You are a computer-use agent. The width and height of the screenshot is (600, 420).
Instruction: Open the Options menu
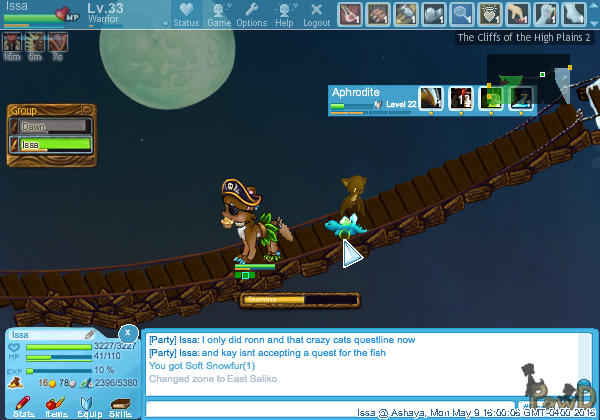251,13
